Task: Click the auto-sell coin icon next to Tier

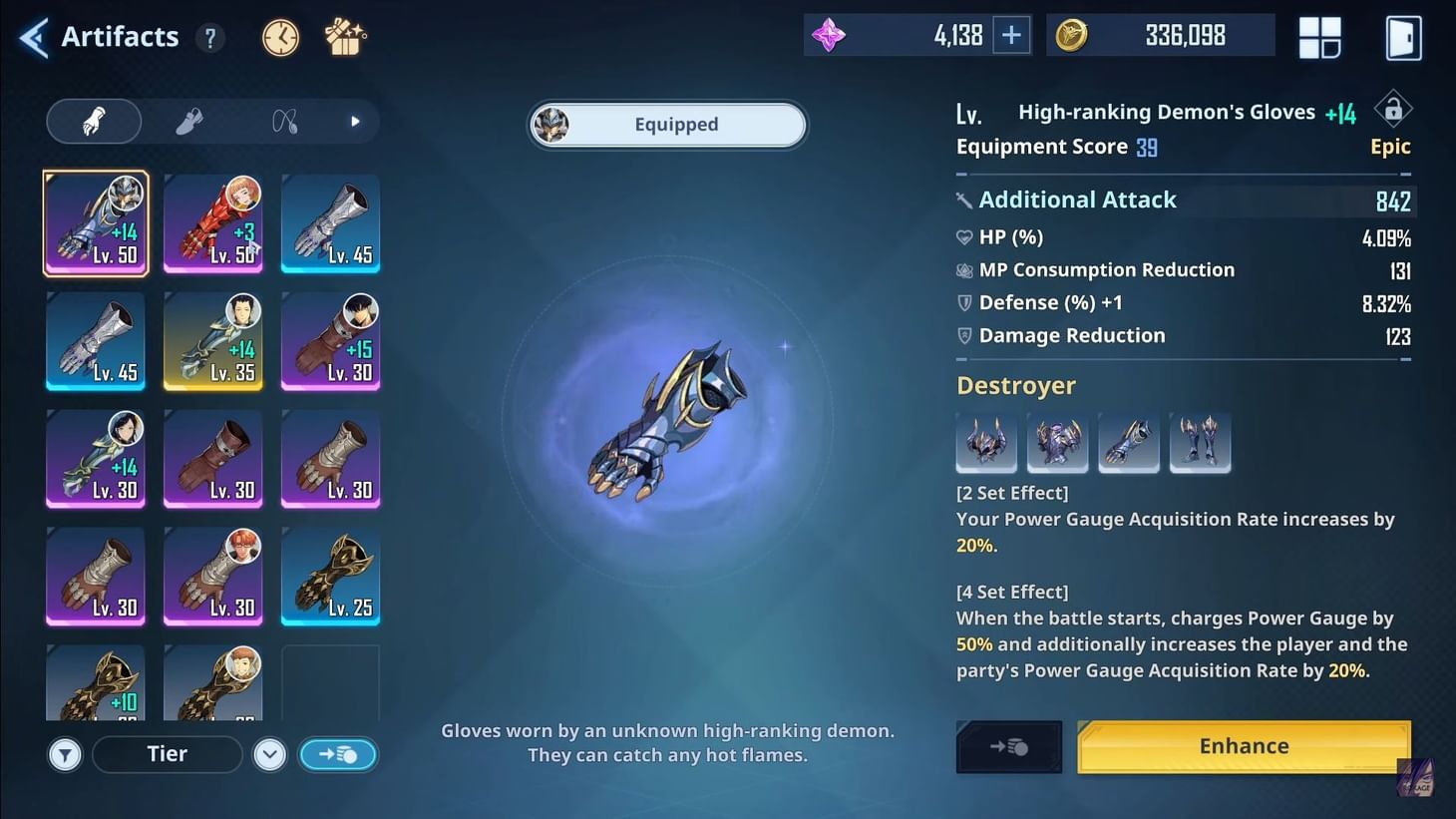Action: (338, 754)
